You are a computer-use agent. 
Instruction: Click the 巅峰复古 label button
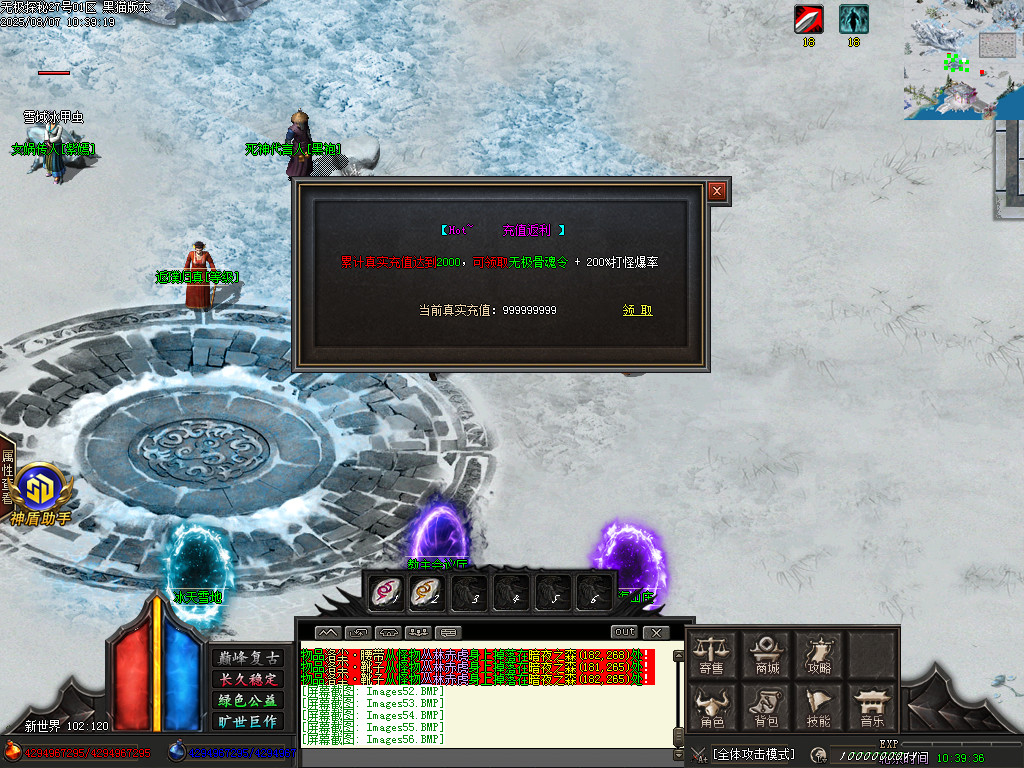tap(247, 658)
